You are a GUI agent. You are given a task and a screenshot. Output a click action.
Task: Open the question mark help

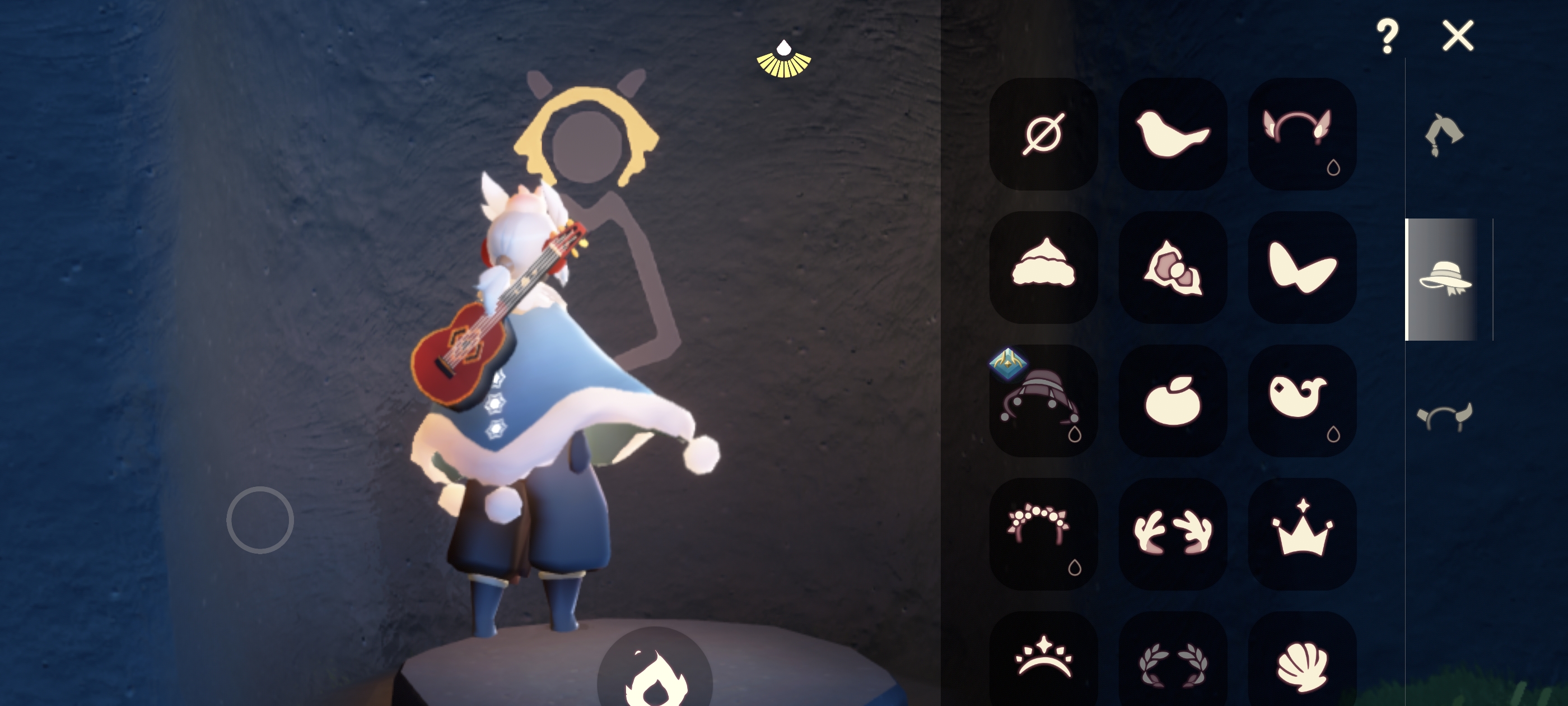[x=1387, y=36]
